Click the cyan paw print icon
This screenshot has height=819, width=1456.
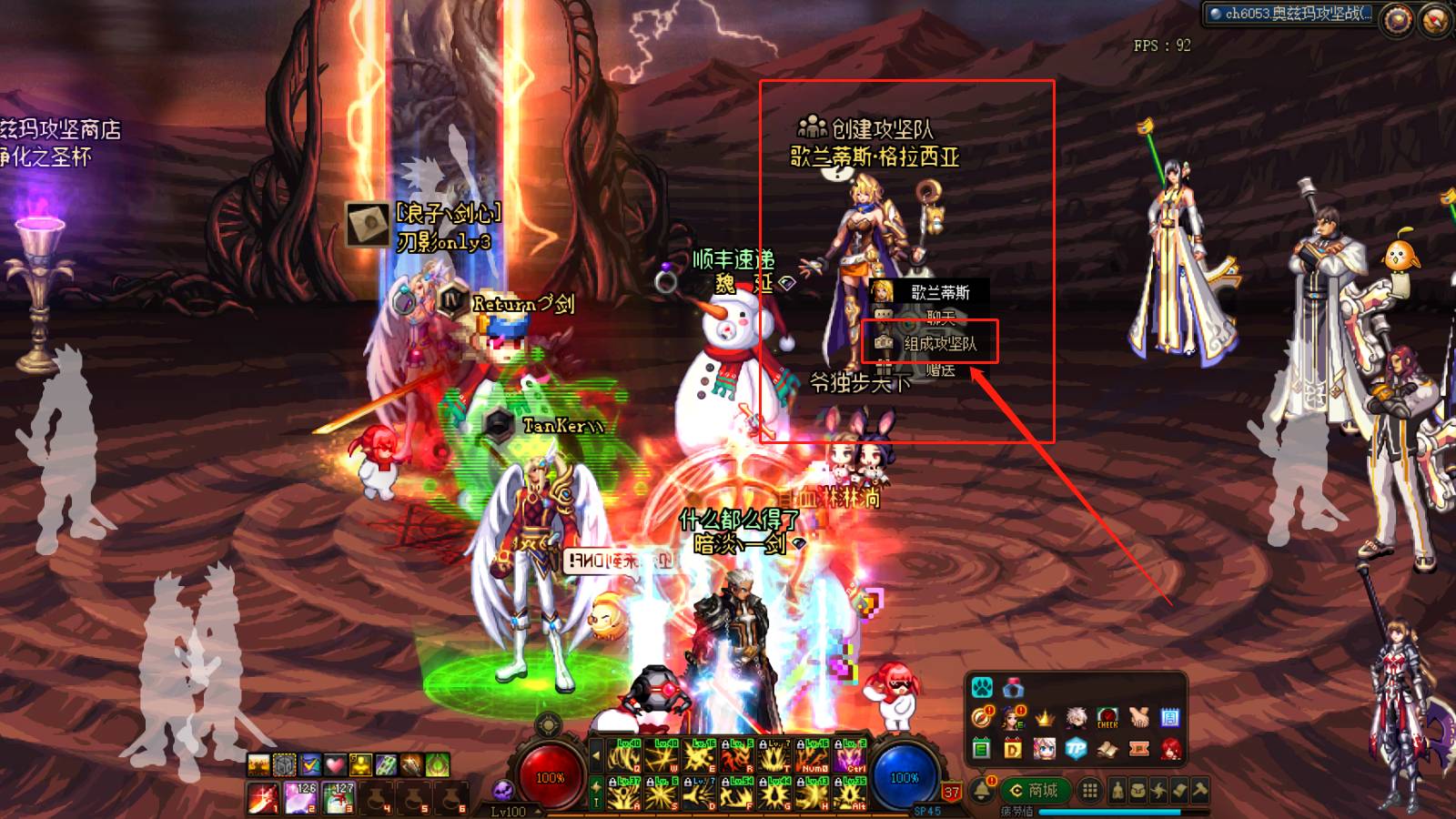pyautogui.click(x=982, y=686)
